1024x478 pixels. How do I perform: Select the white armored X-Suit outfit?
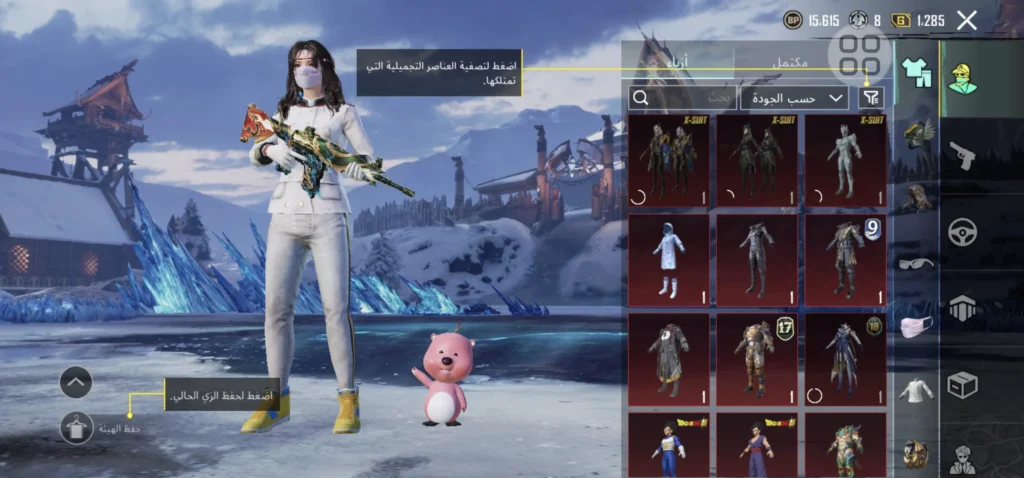tap(845, 160)
